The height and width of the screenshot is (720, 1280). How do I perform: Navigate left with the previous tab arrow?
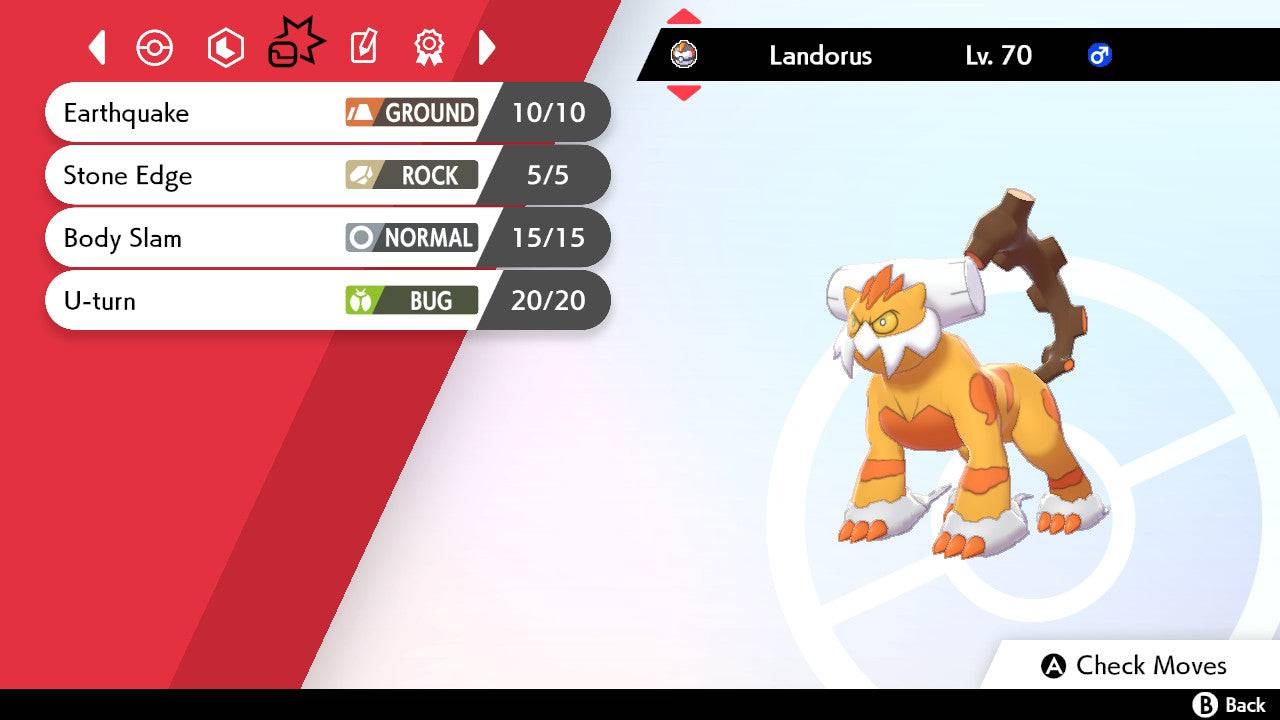[97, 47]
